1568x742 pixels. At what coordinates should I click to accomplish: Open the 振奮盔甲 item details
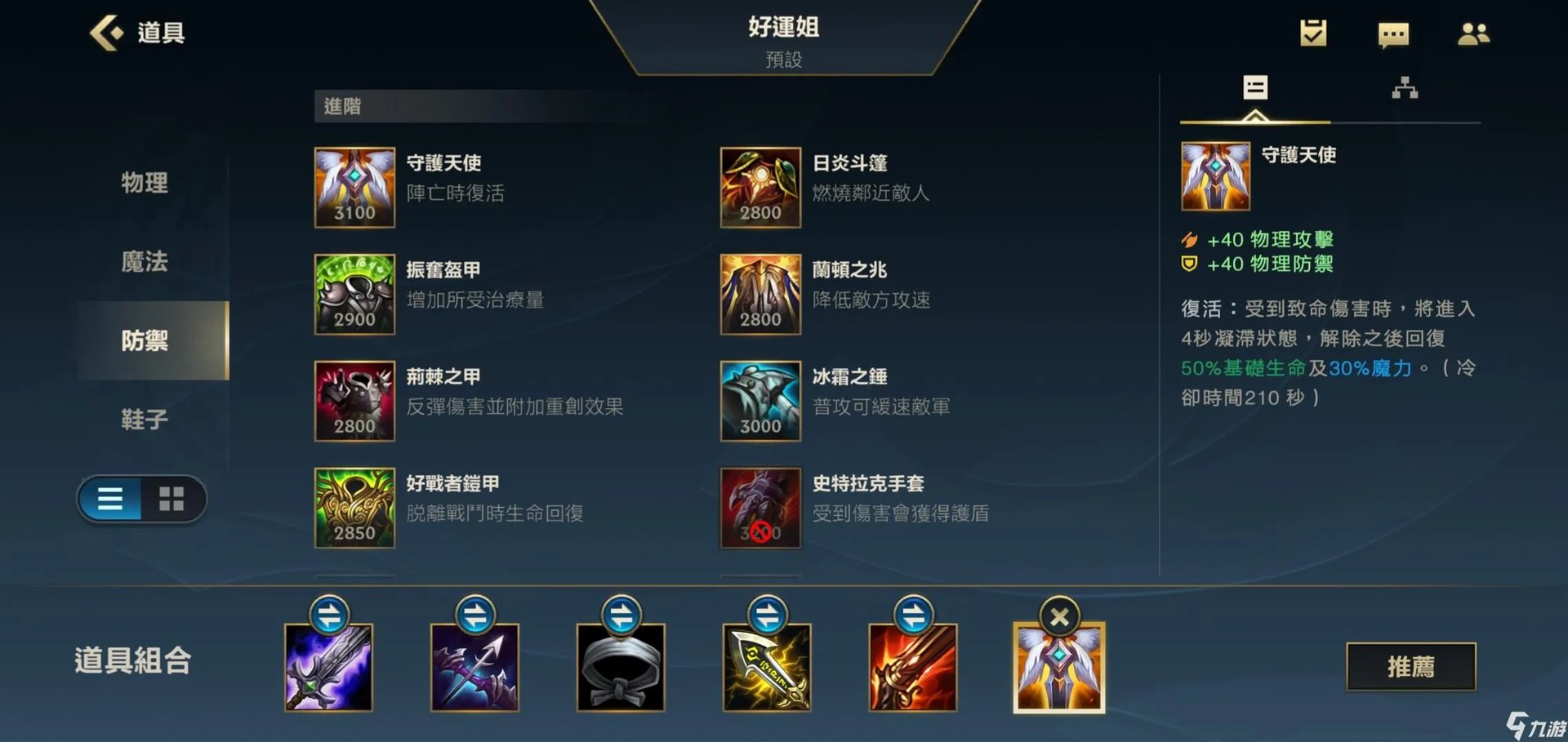(354, 295)
